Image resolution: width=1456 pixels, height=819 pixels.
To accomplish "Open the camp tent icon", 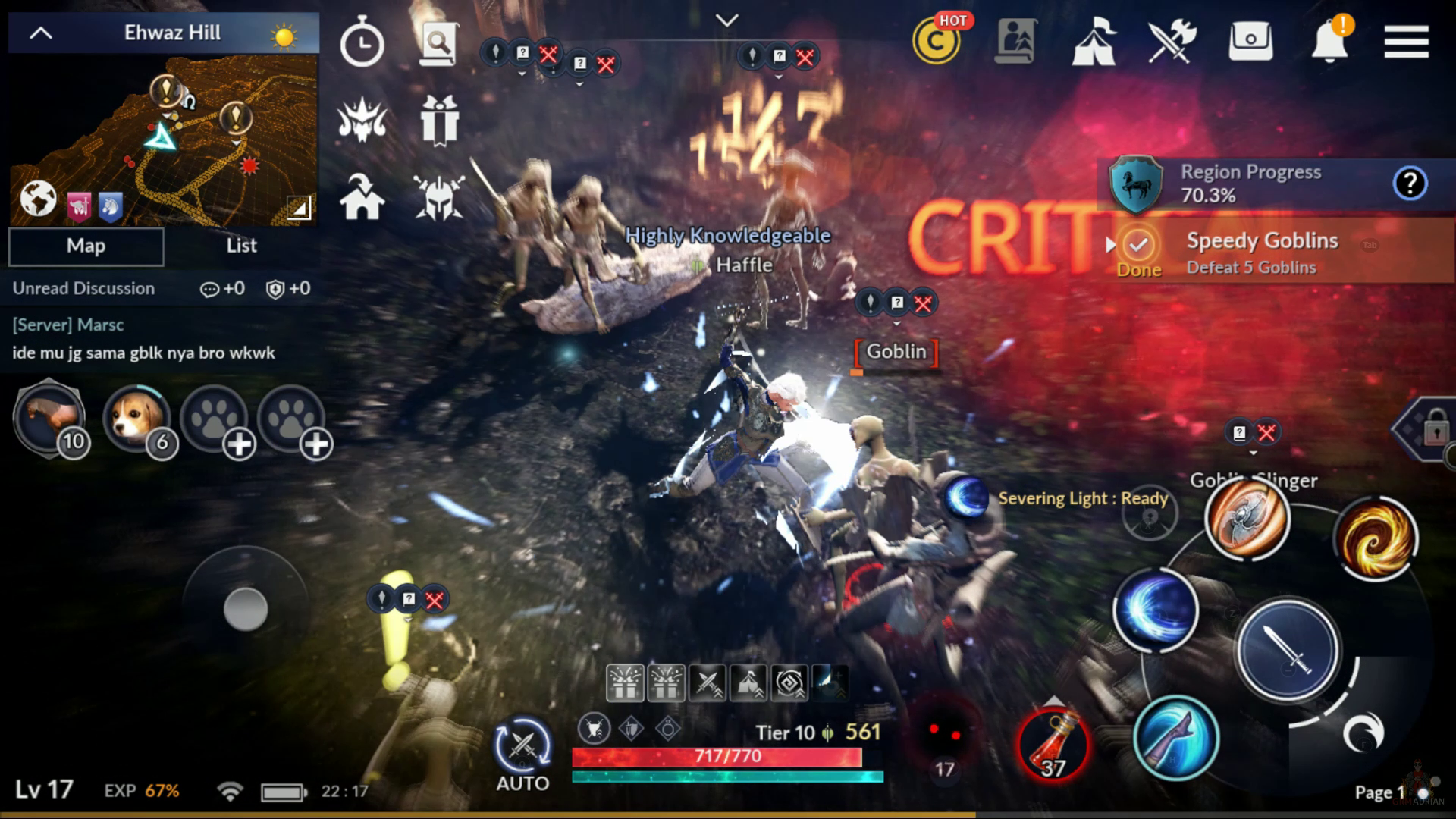I will 1093,42.
